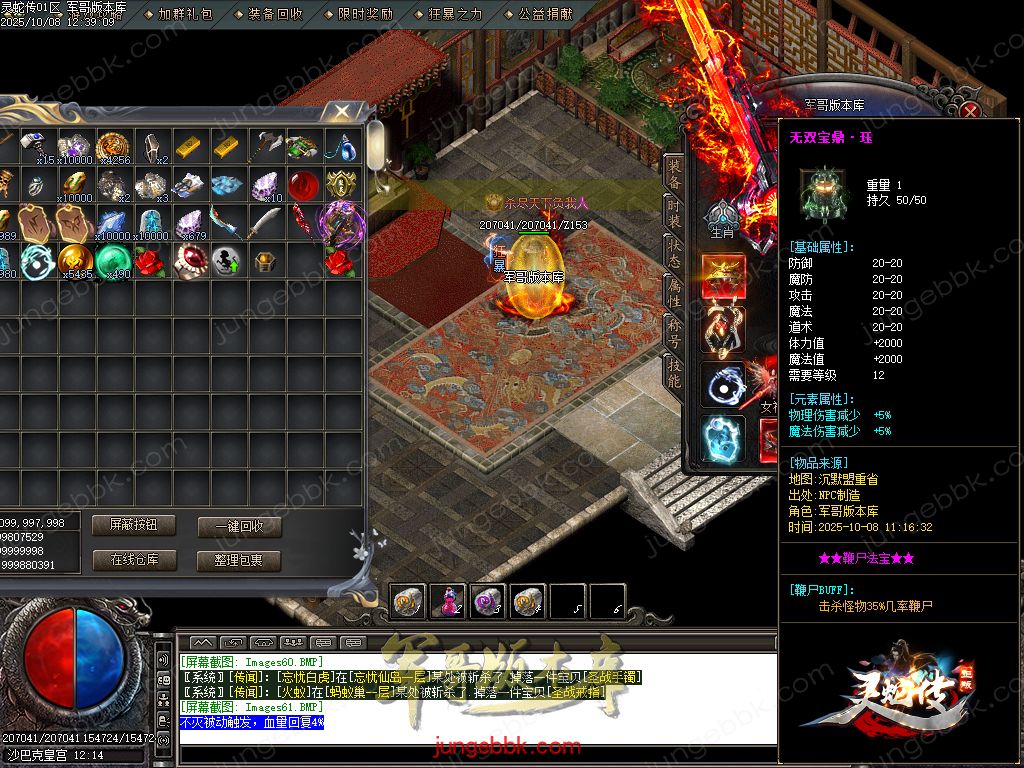Image resolution: width=1024 pixels, height=768 pixels.
Task: Sort the bag with 整理包裹
Action: [x=239, y=560]
